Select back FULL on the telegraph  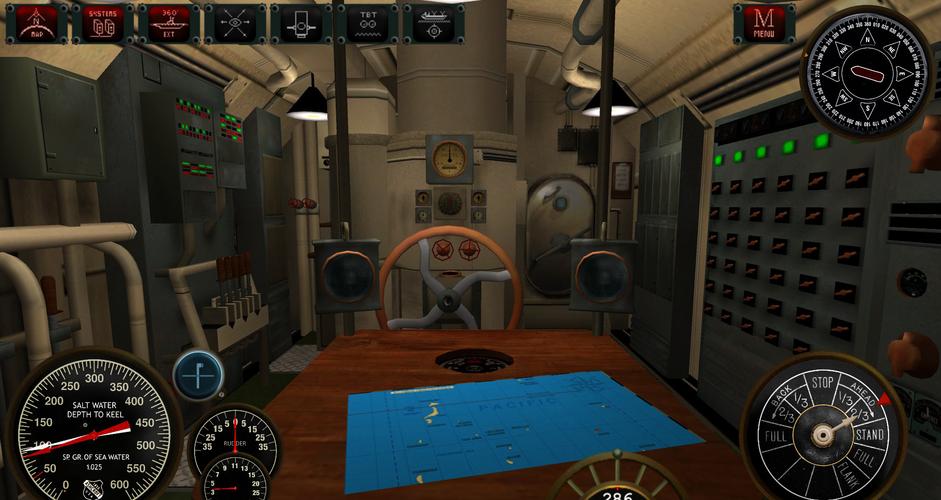pos(774,437)
